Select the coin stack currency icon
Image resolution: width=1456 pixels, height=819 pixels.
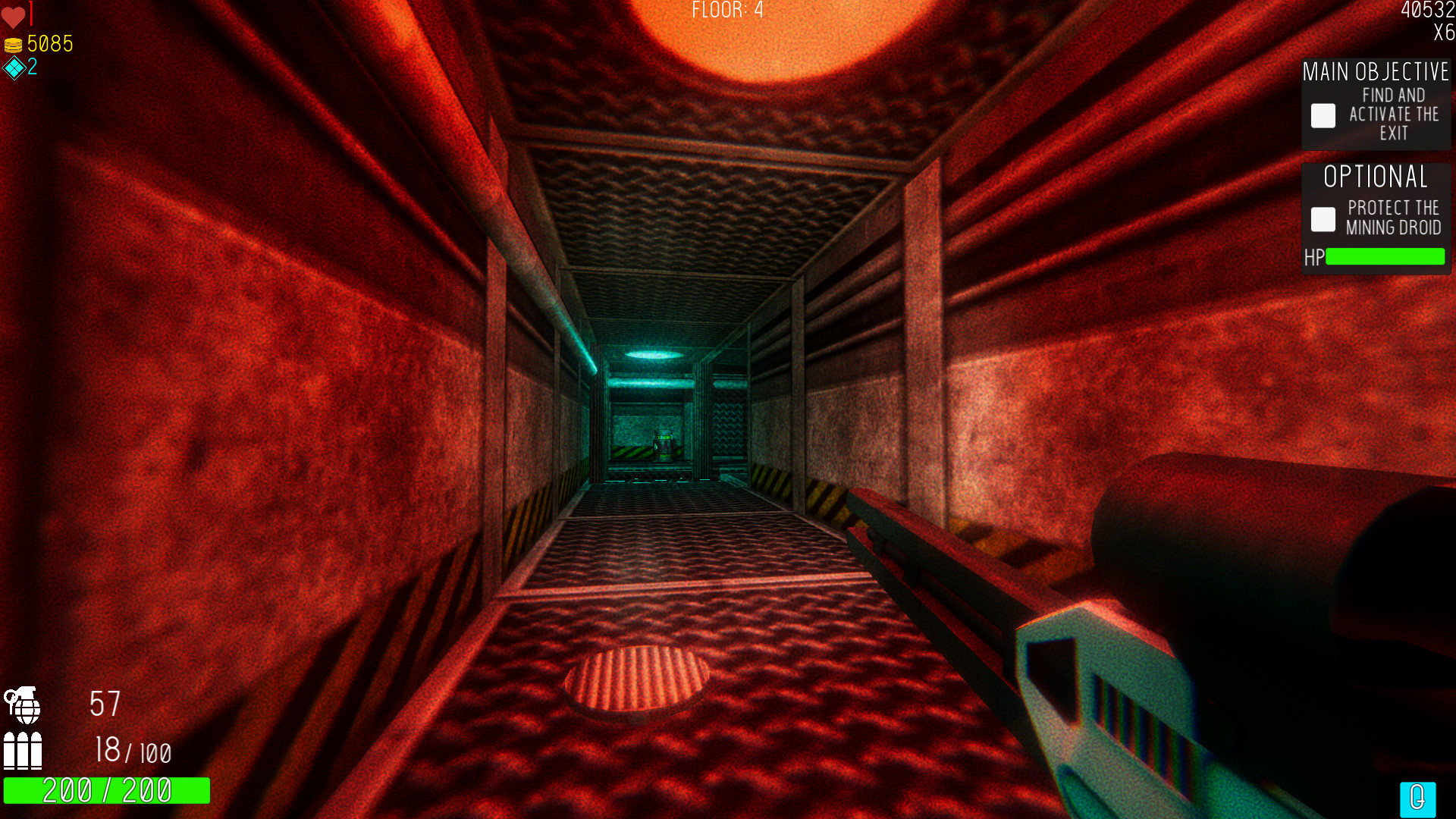tap(13, 44)
